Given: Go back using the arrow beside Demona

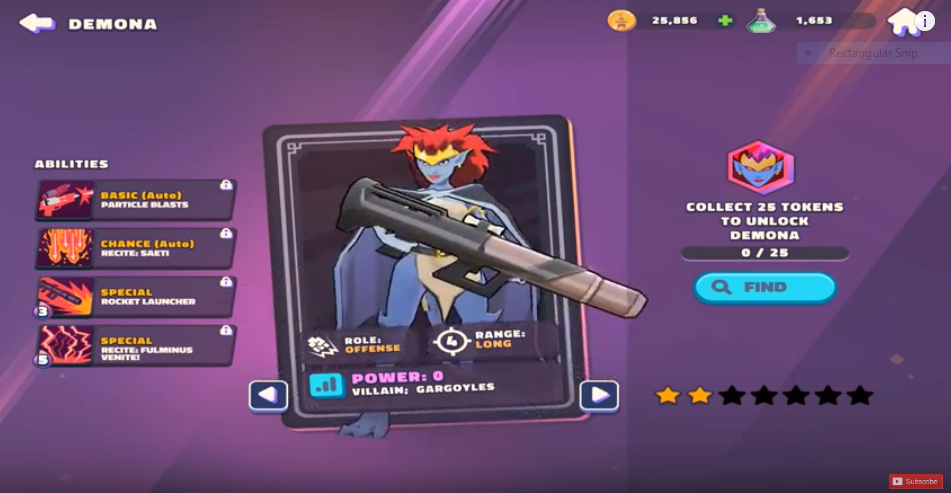Looking at the screenshot, I should coord(37,23).
